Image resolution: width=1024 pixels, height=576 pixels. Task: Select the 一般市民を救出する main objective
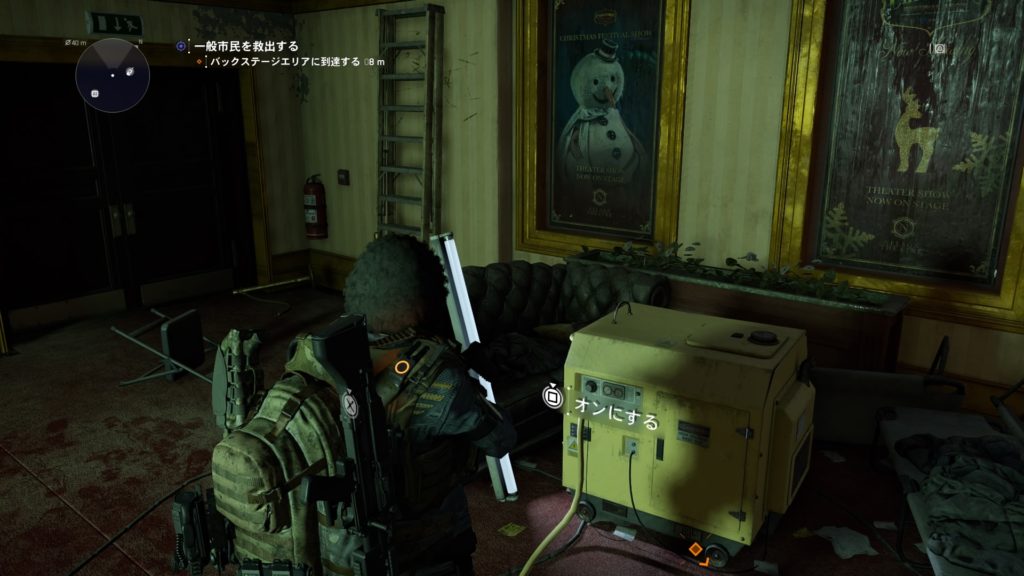[x=246, y=46]
